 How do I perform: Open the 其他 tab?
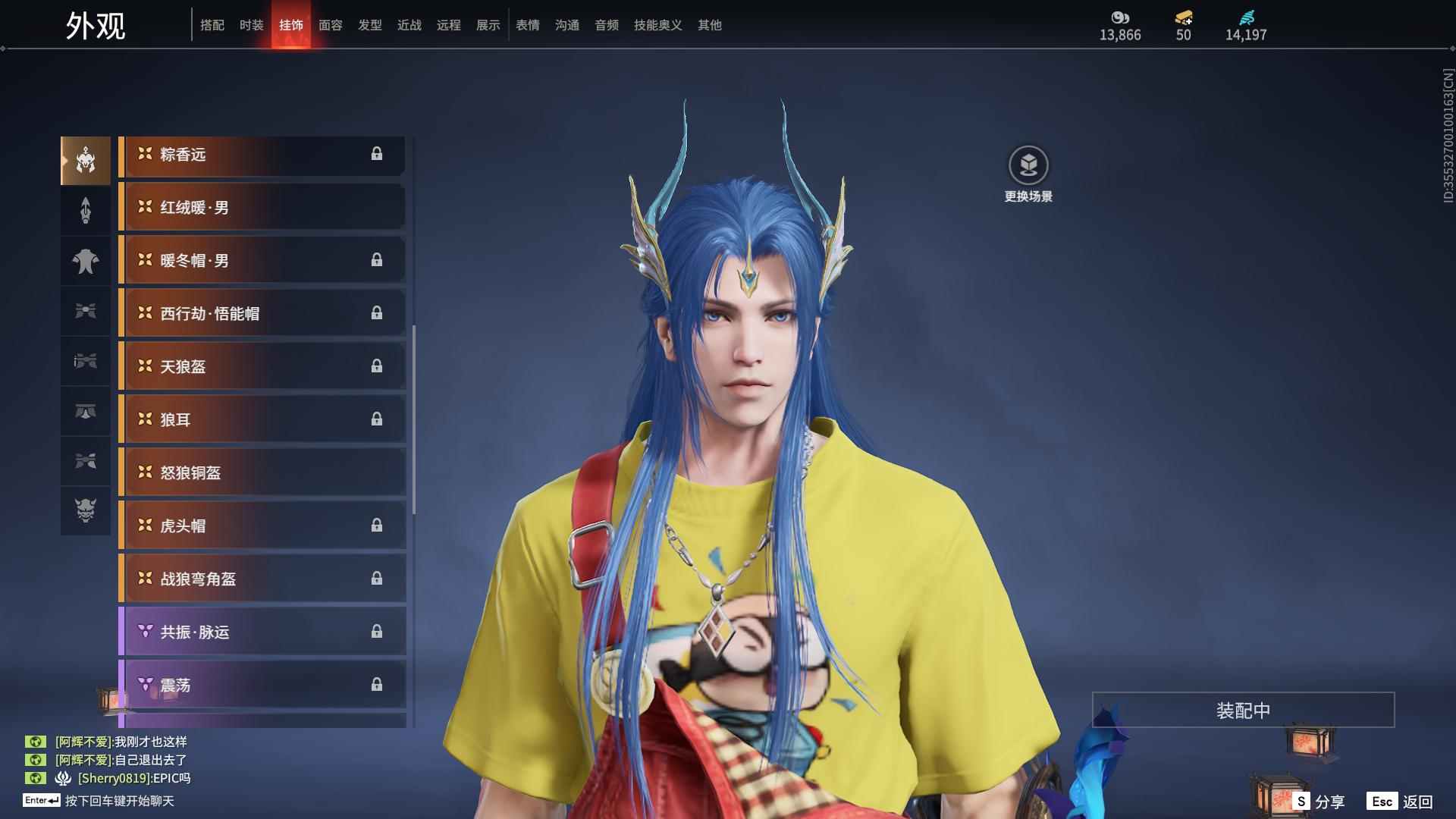(x=710, y=25)
